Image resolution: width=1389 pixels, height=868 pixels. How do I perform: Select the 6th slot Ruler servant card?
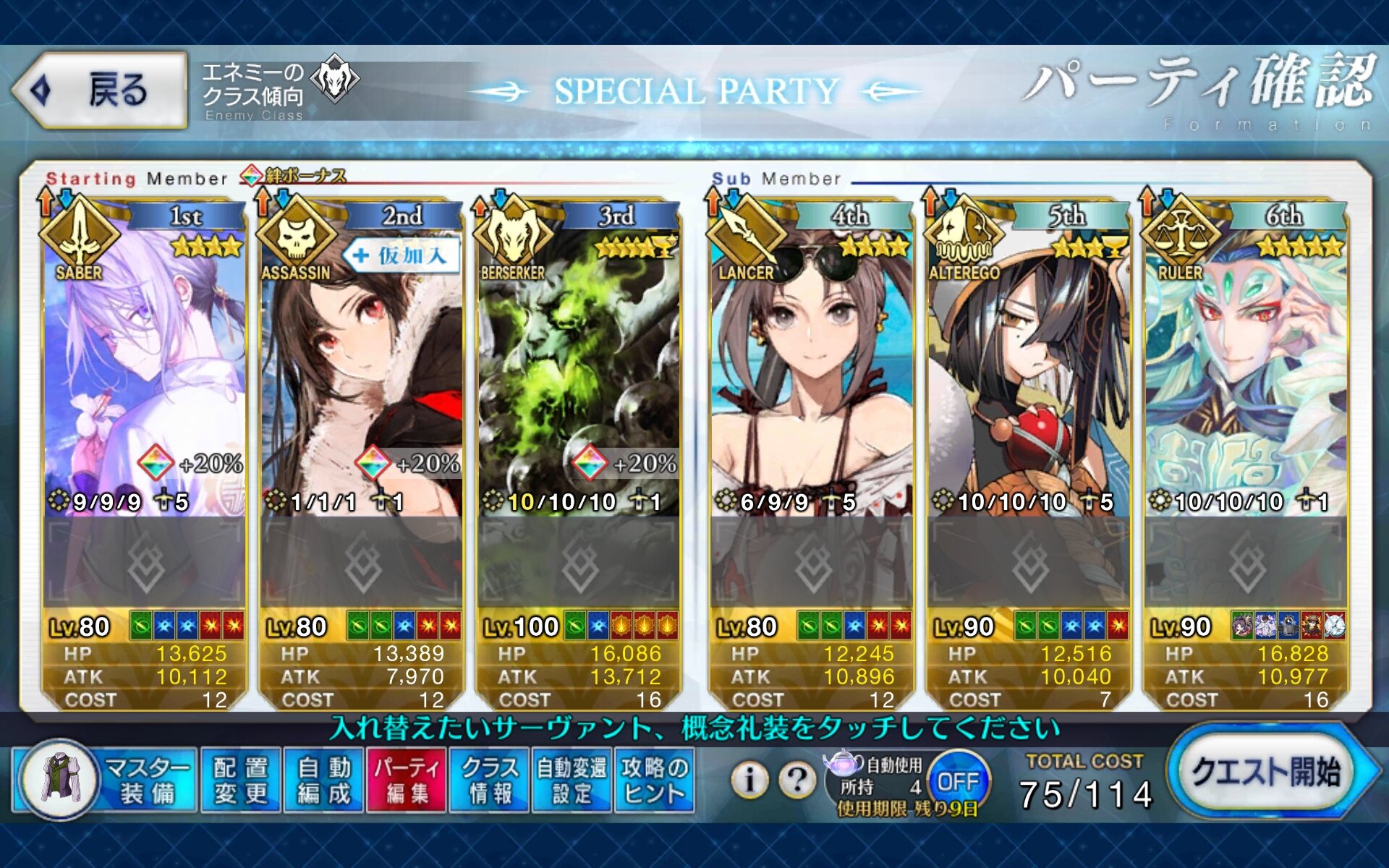pos(1246,376)
